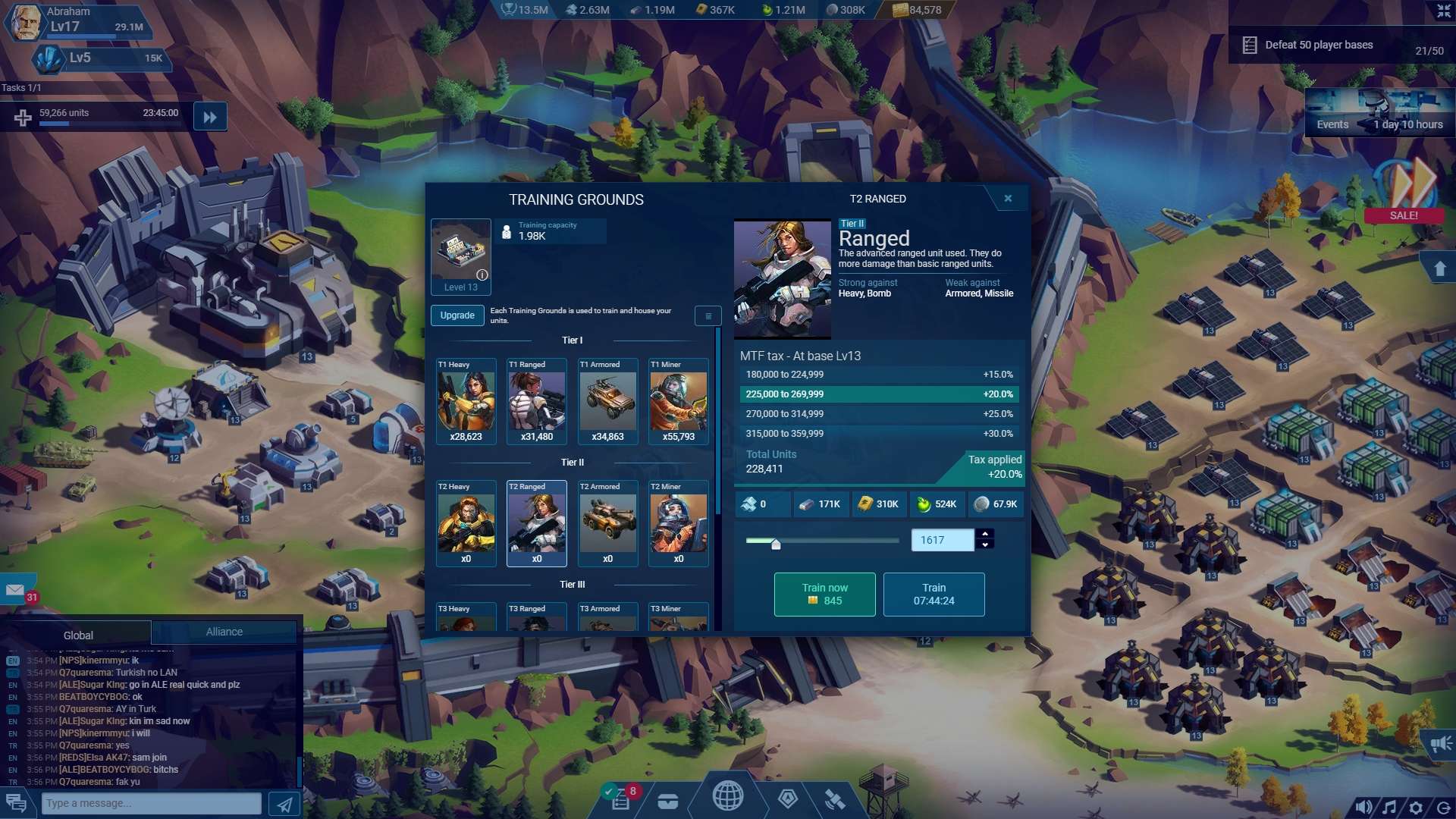
Task: Speed up the hospital healing timer
Action: (x=210, y=118)
